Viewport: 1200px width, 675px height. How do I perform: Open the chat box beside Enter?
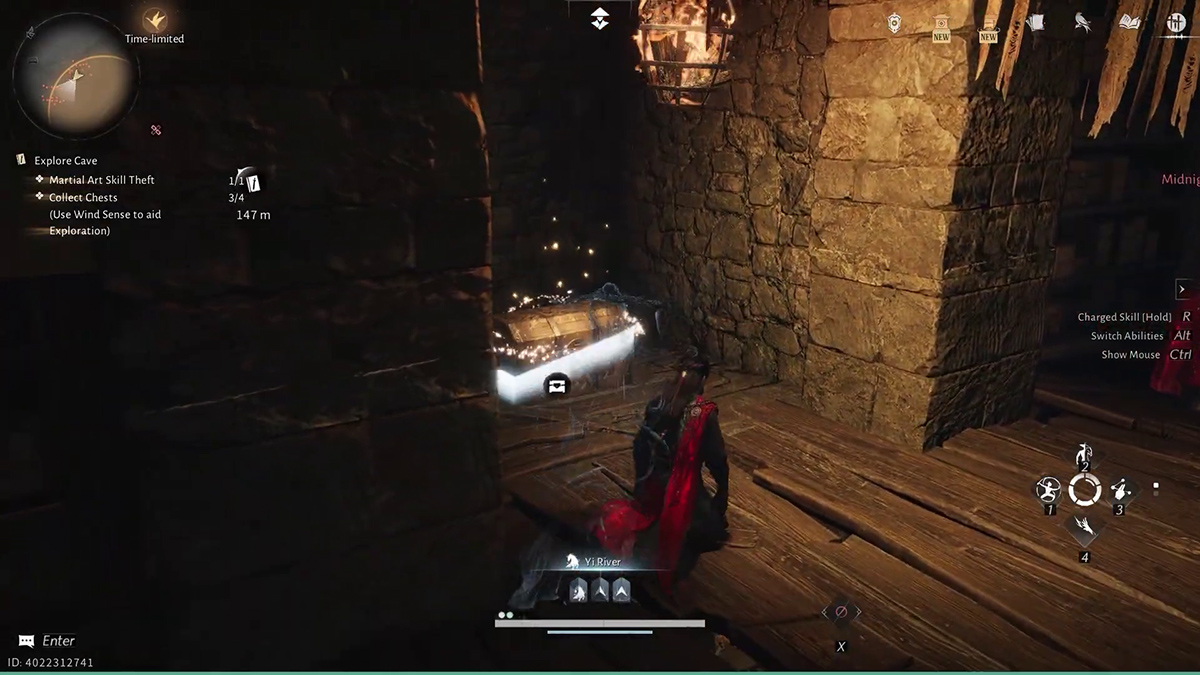click(27, 641)
